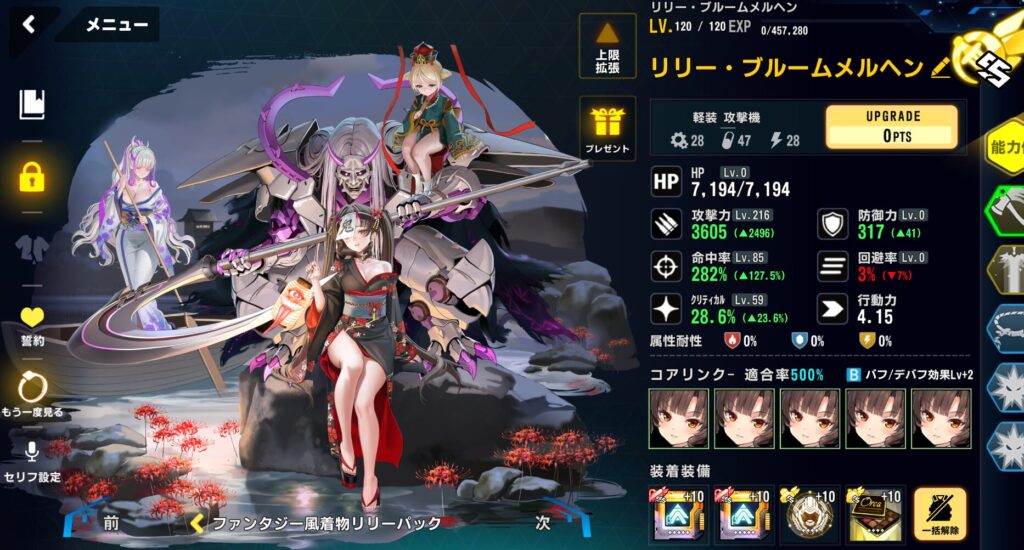
Task: Select the round robot-head equipment slot
Action: click(x=807, y=513)
